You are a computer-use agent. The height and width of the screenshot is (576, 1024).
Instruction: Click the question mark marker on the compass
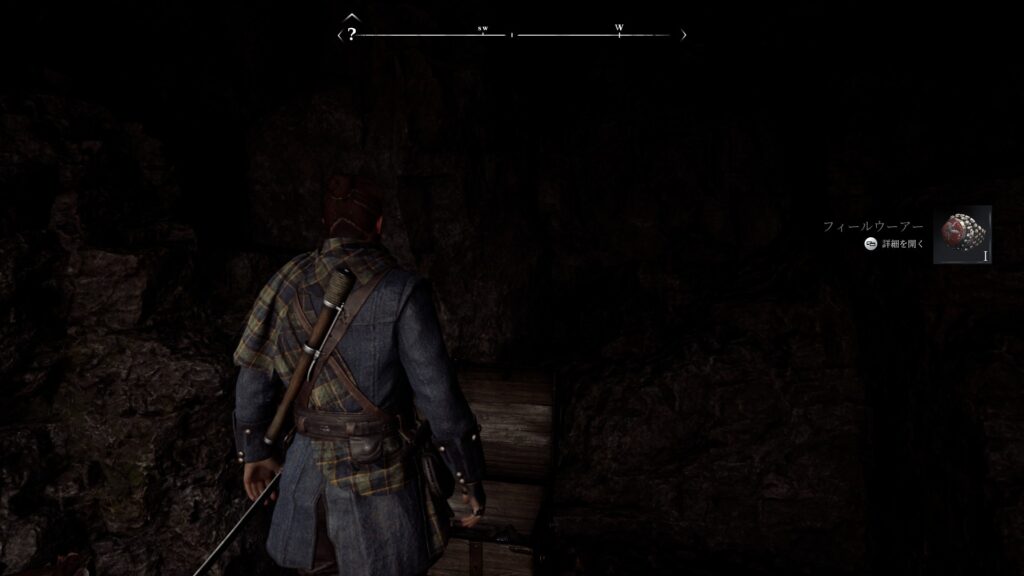[352, 34]
